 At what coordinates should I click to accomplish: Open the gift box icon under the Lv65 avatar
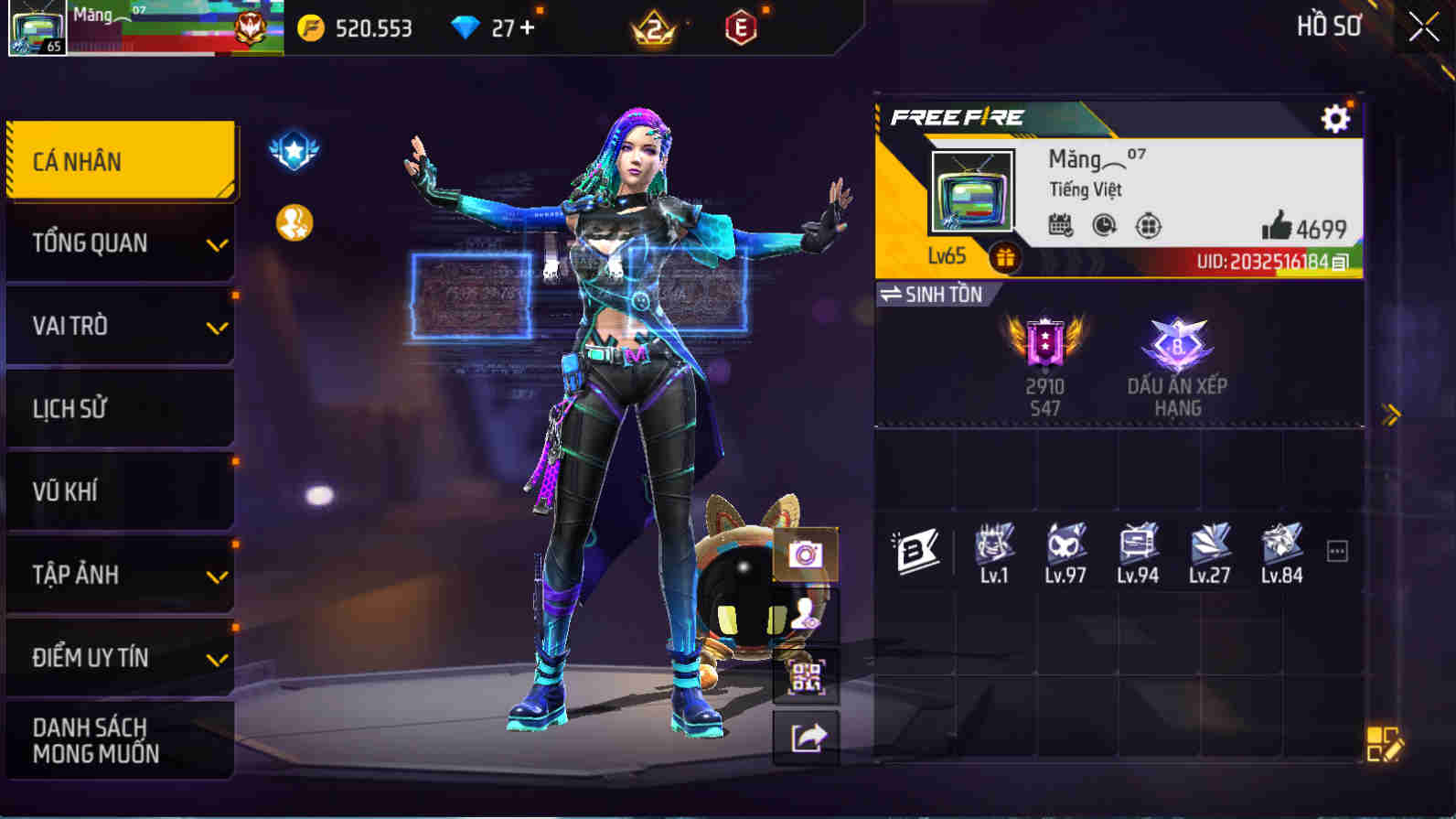[1006, 258]
